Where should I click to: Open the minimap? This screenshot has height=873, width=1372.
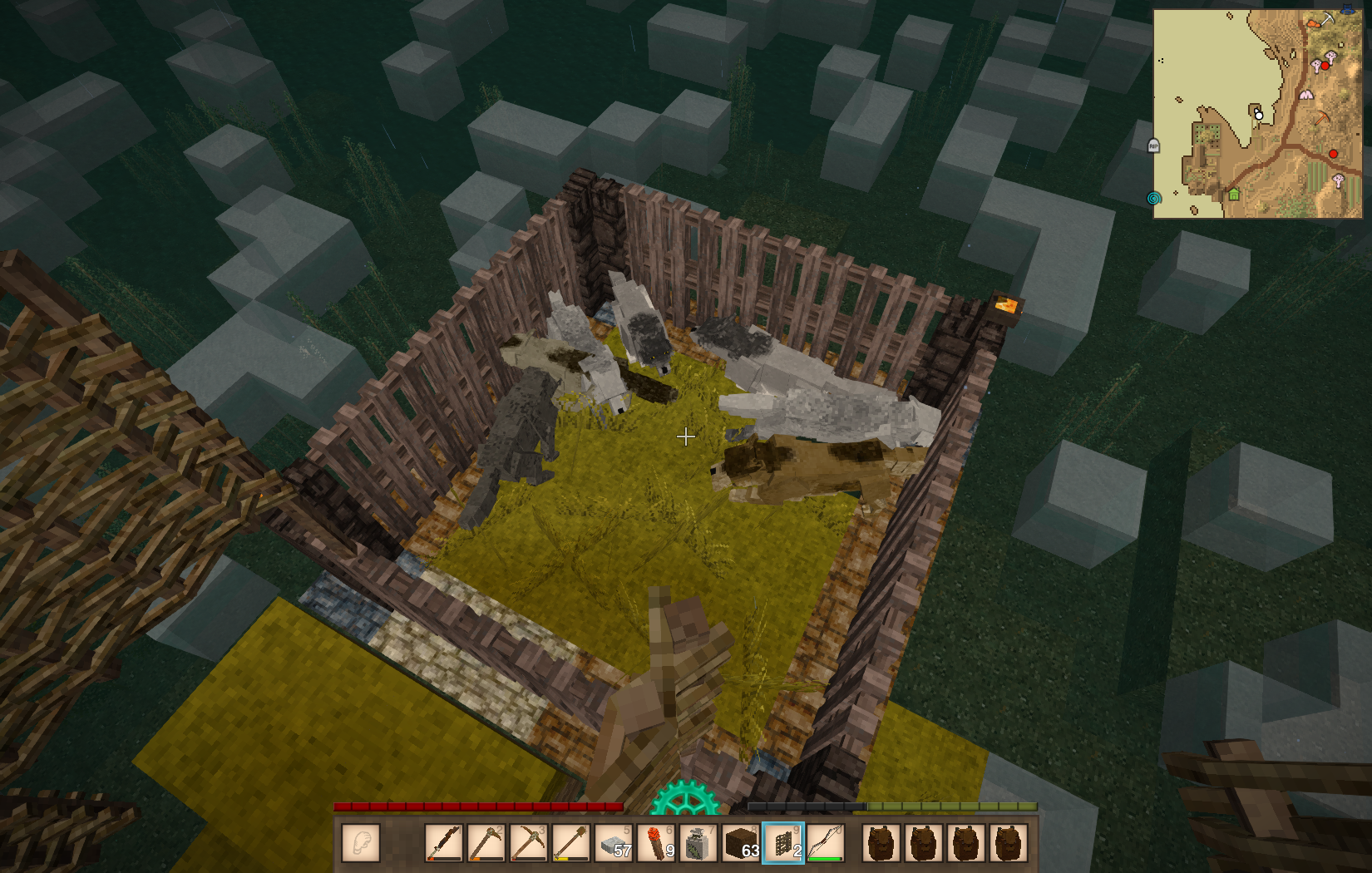coord(1257,114)
